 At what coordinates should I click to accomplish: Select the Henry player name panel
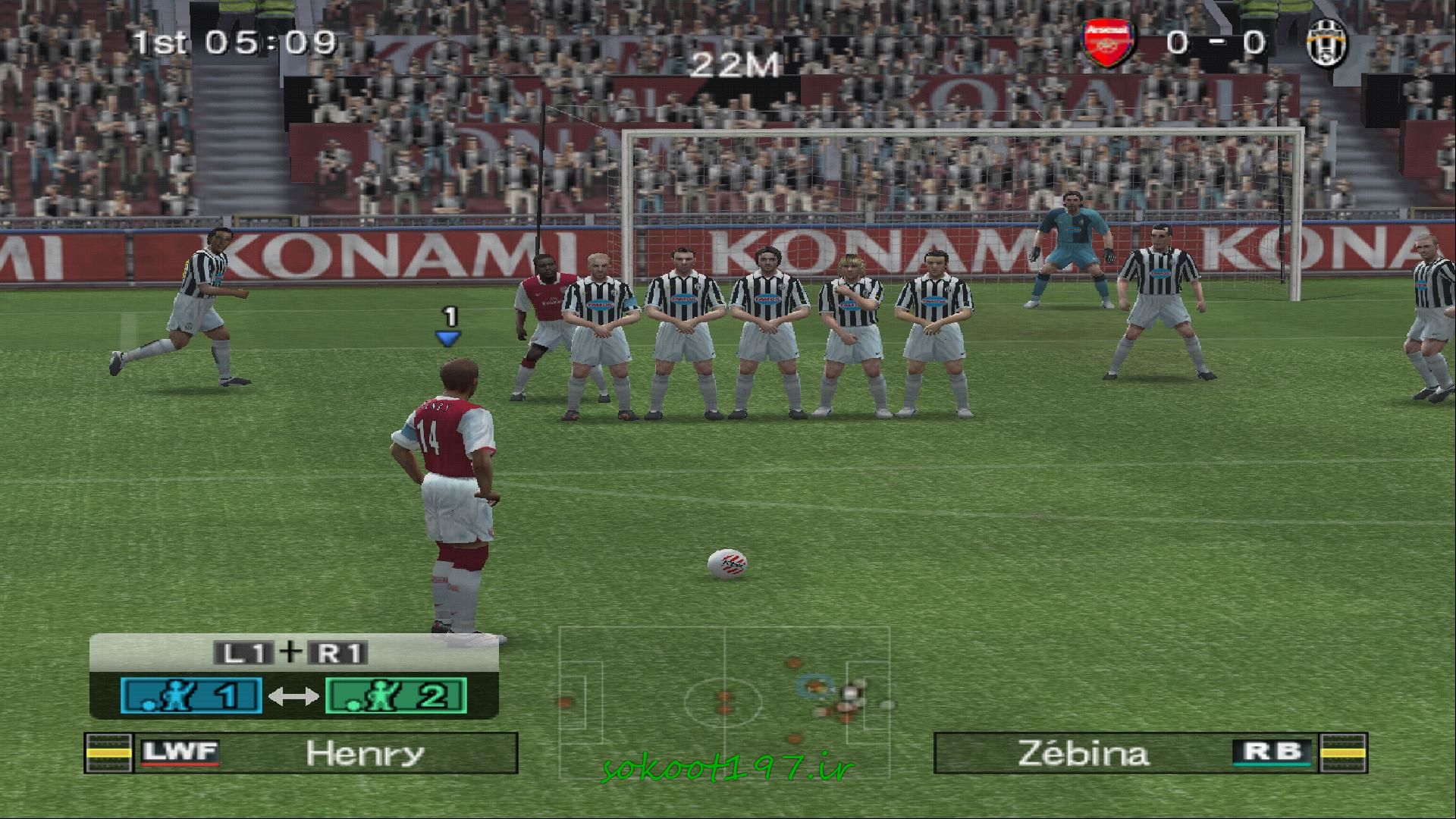coord(301,753)
